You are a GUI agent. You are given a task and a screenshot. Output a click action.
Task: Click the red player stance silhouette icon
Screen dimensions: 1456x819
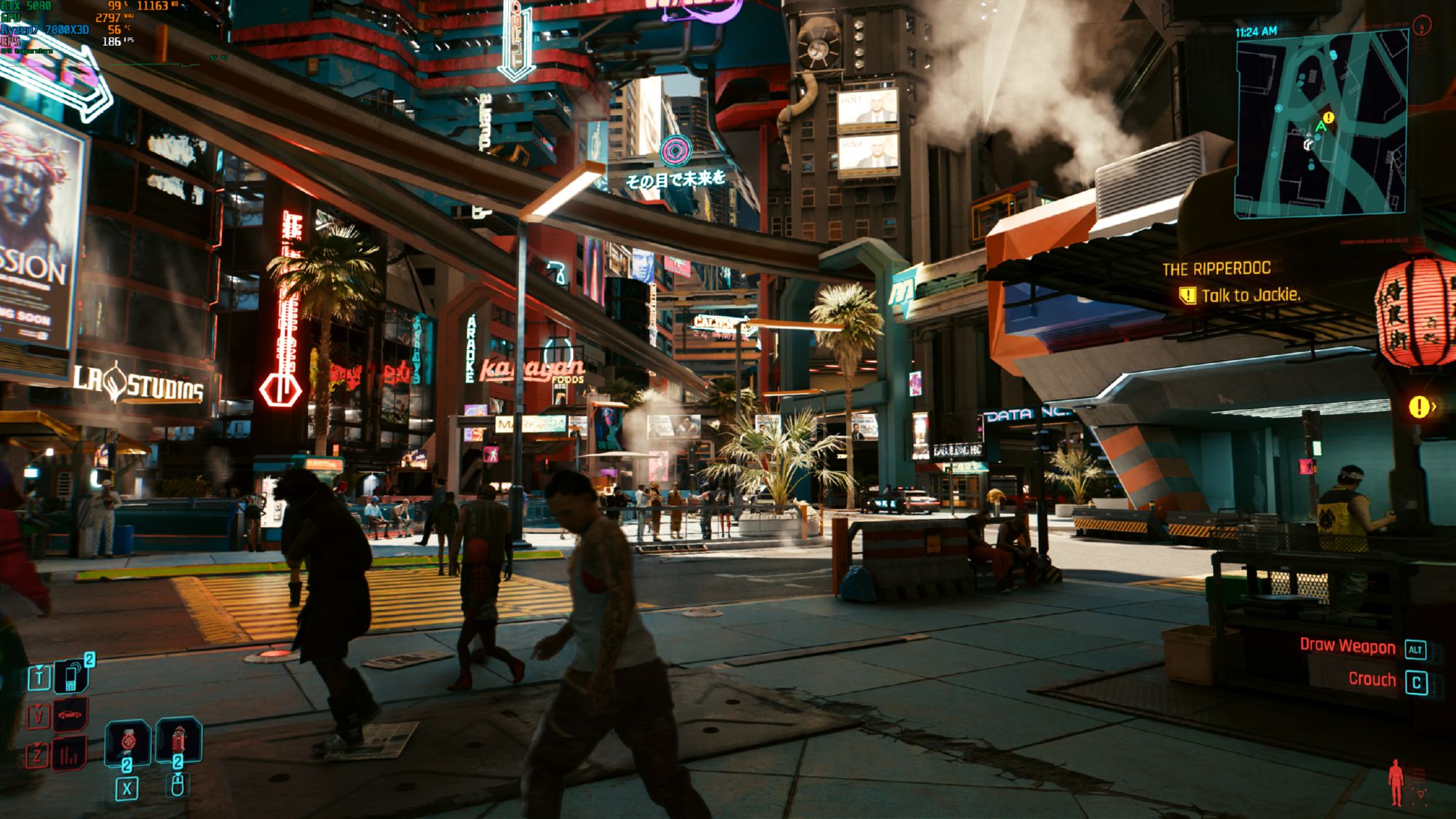tap(1396, 783)
